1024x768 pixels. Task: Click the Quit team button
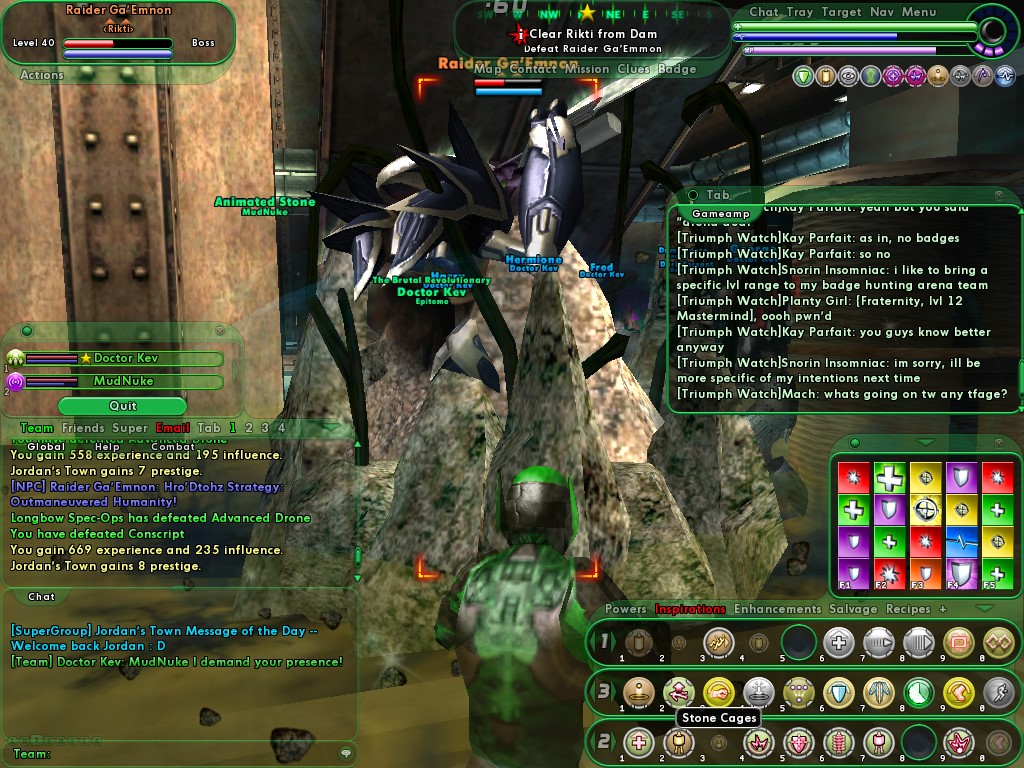click(123, 406)
